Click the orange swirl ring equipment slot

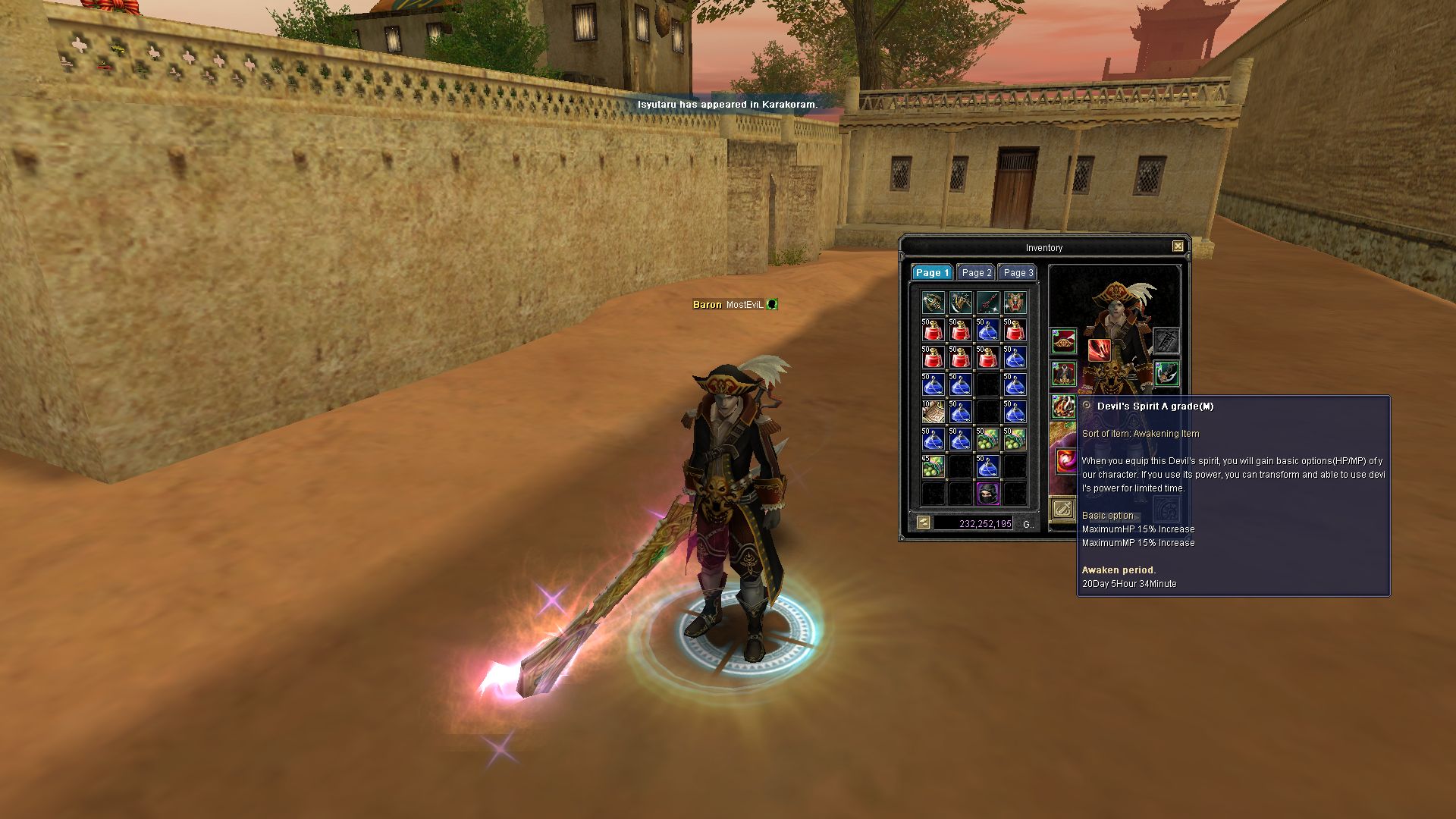point(1063,407)
